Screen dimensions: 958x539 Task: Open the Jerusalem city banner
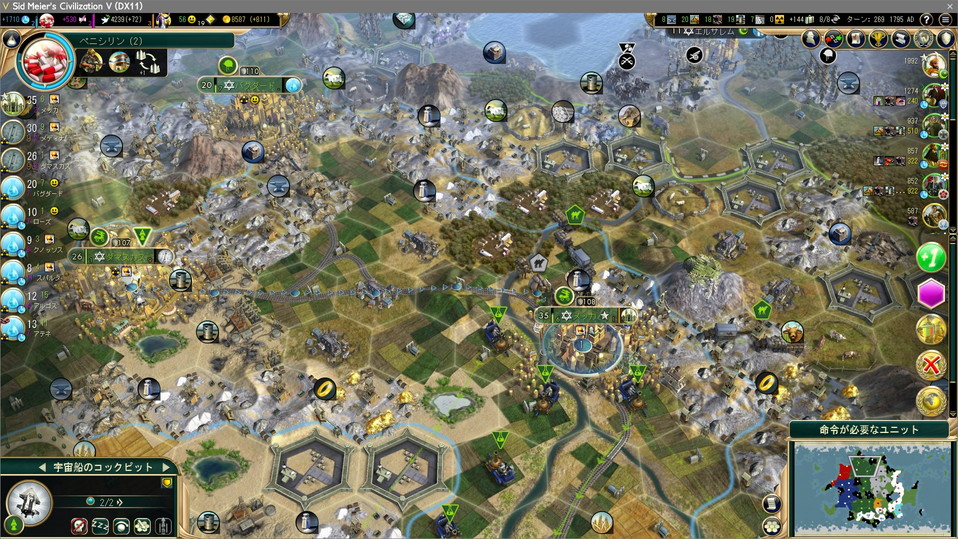(x=700, y=31)
